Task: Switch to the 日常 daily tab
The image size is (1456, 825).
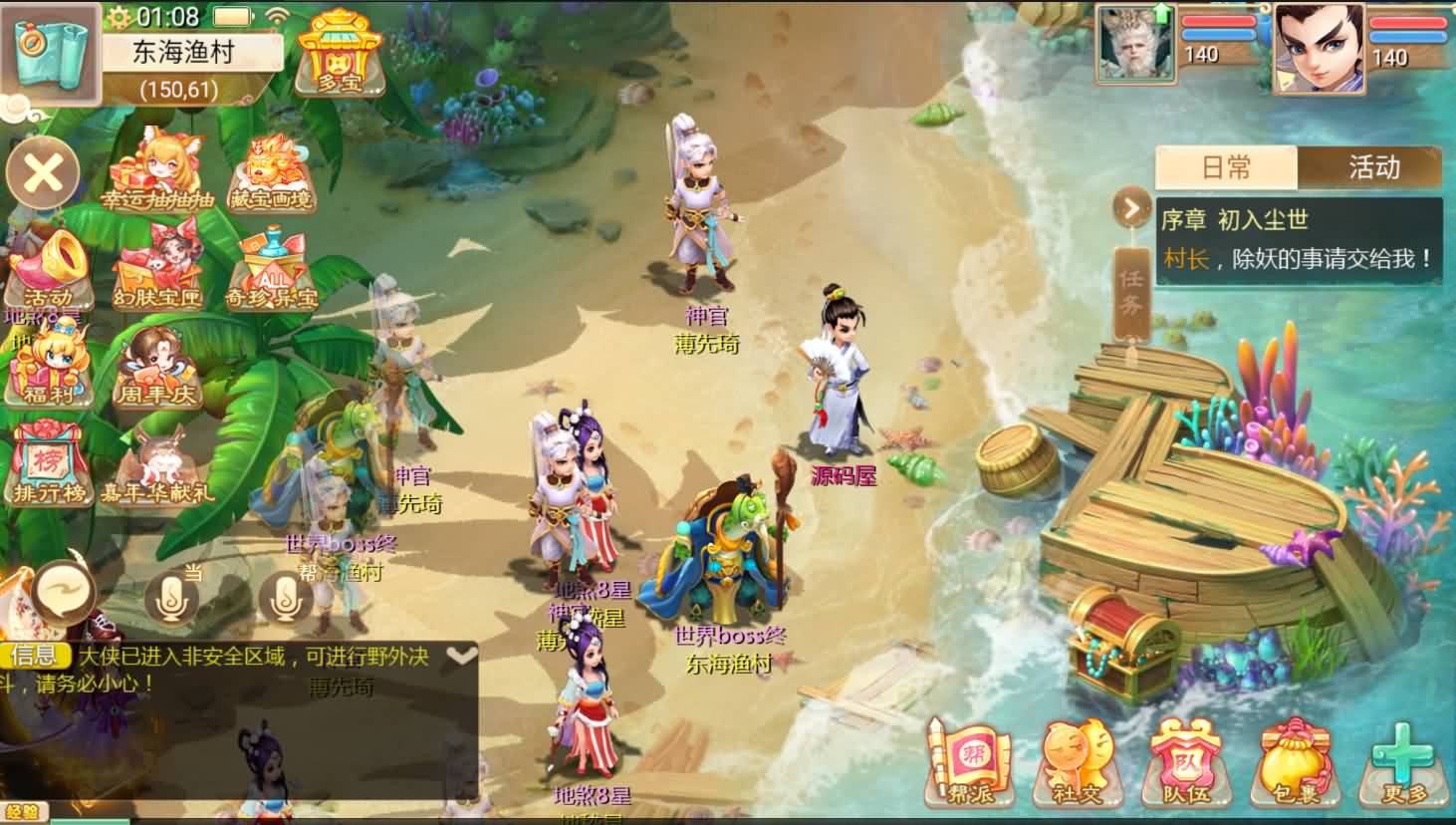Action: 1226,167
